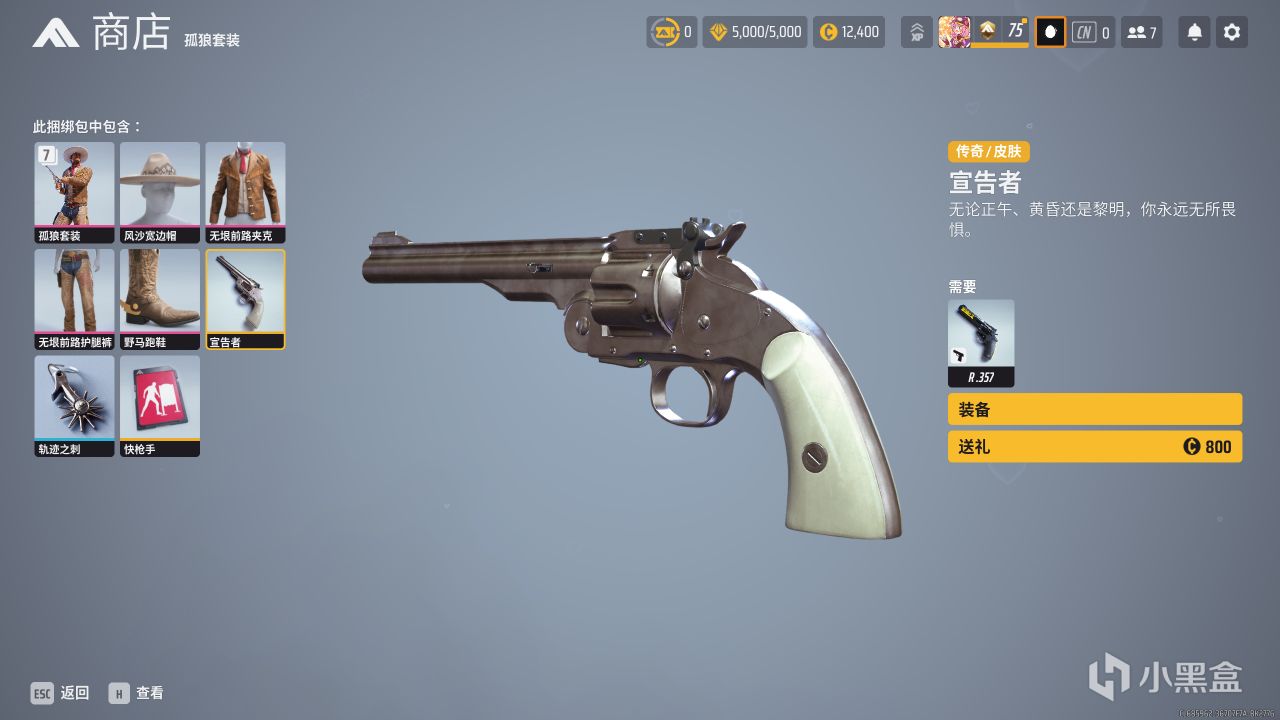Click the CN region badge
The image size is (1280, 720).
coord(1086,31)
